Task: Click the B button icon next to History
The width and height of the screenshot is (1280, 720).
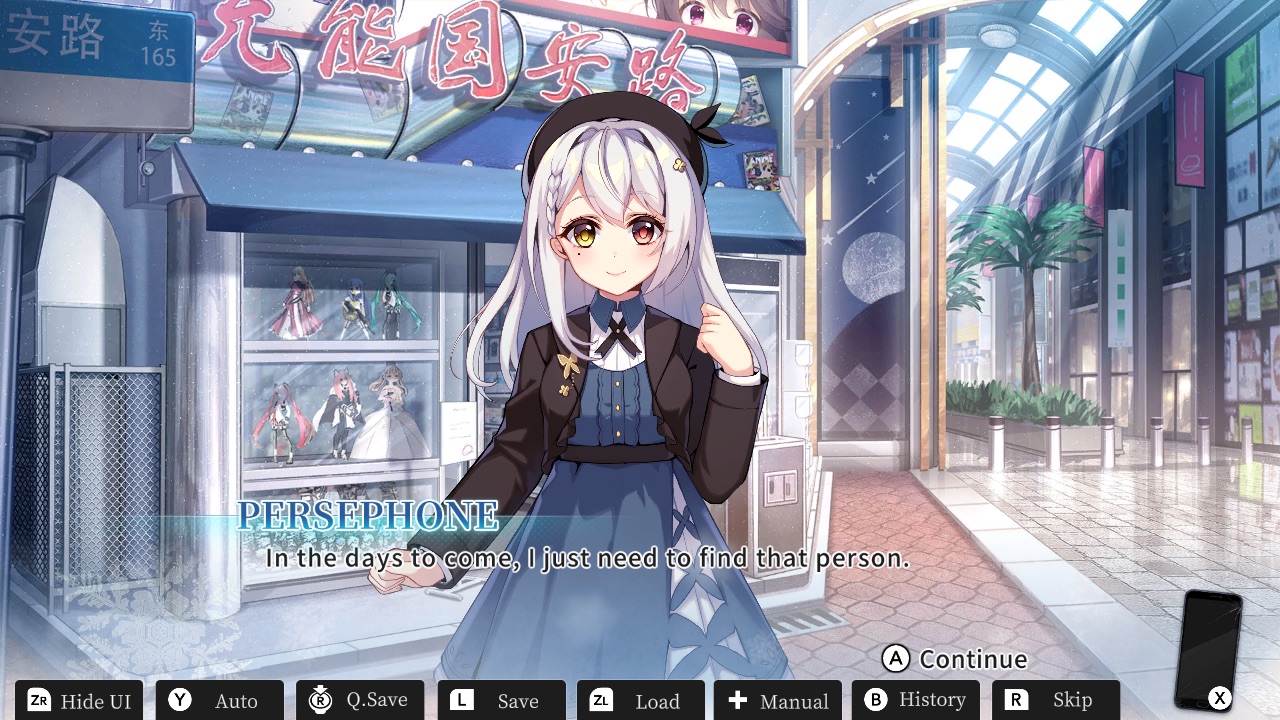Action: pyautogui.click(x=877, y=701)
